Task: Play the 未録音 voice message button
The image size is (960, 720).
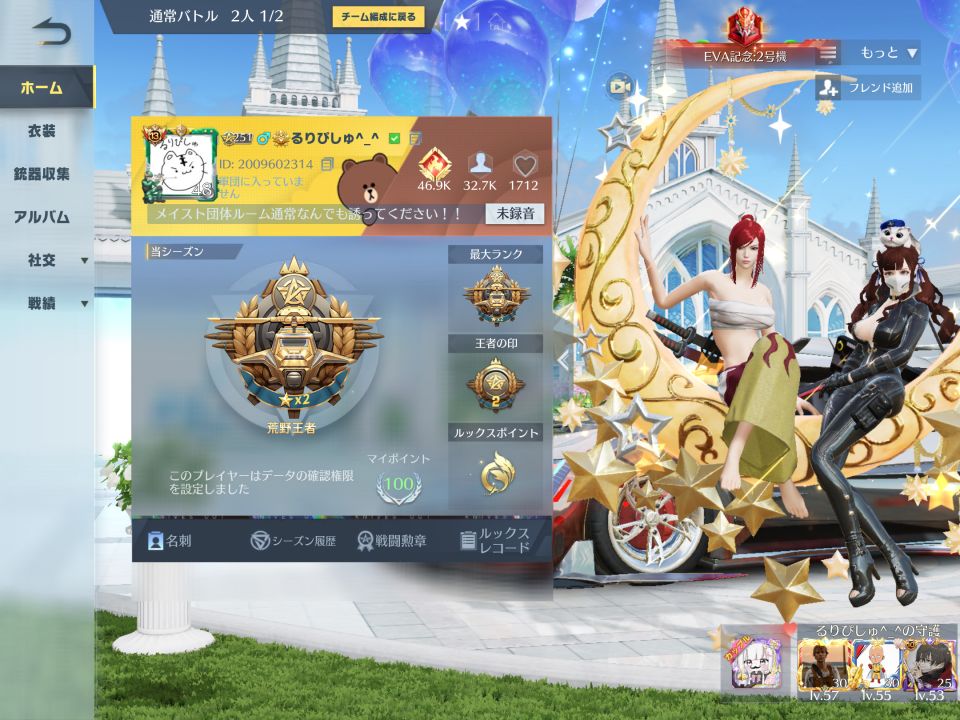Action: click(515, 213)
